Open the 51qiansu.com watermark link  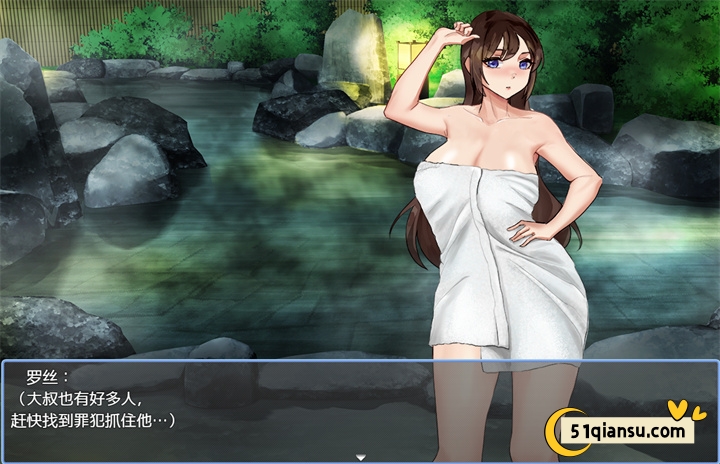[x=625, y=430]
